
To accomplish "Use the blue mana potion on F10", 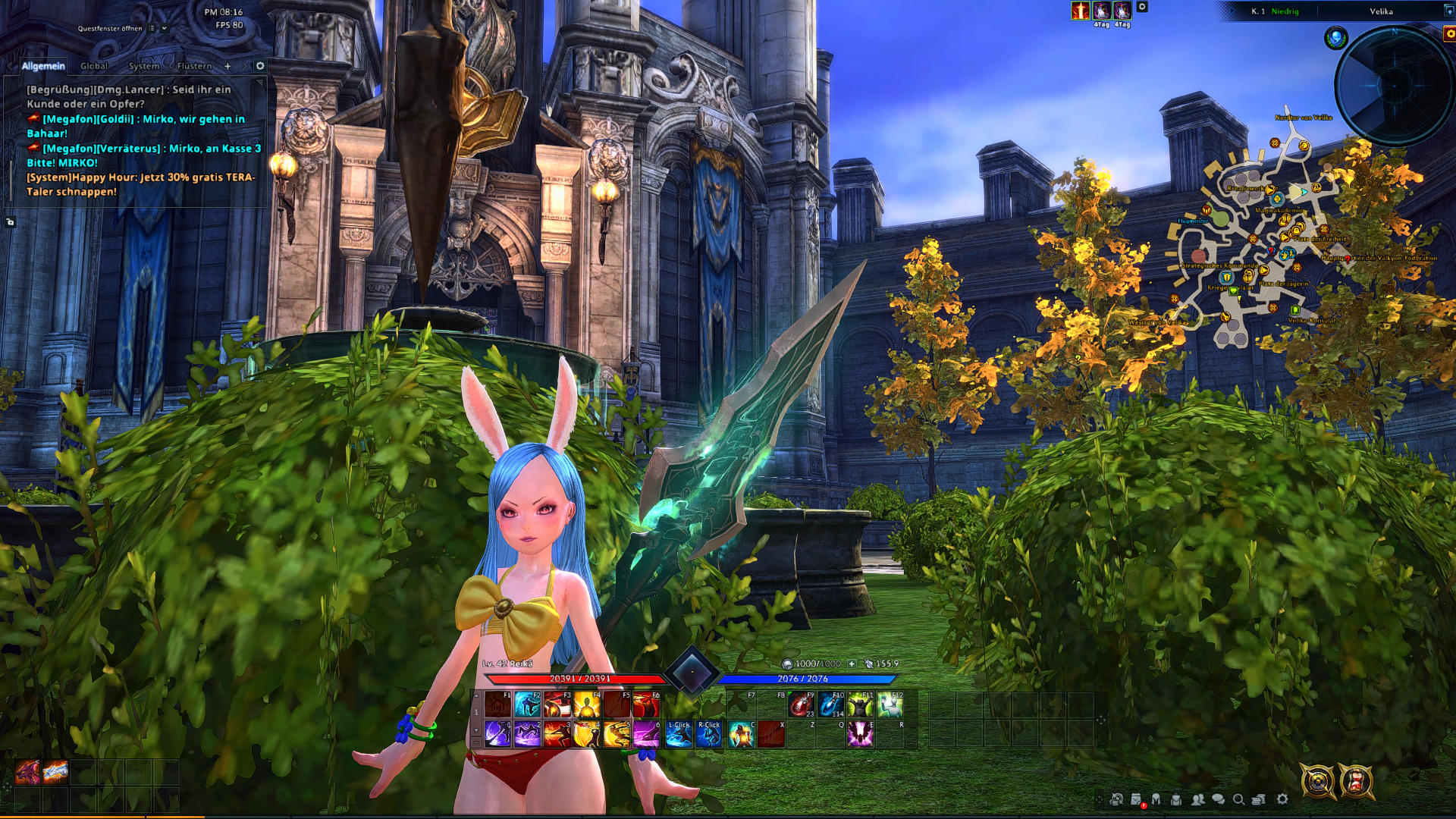I will [x=830, y=704].
